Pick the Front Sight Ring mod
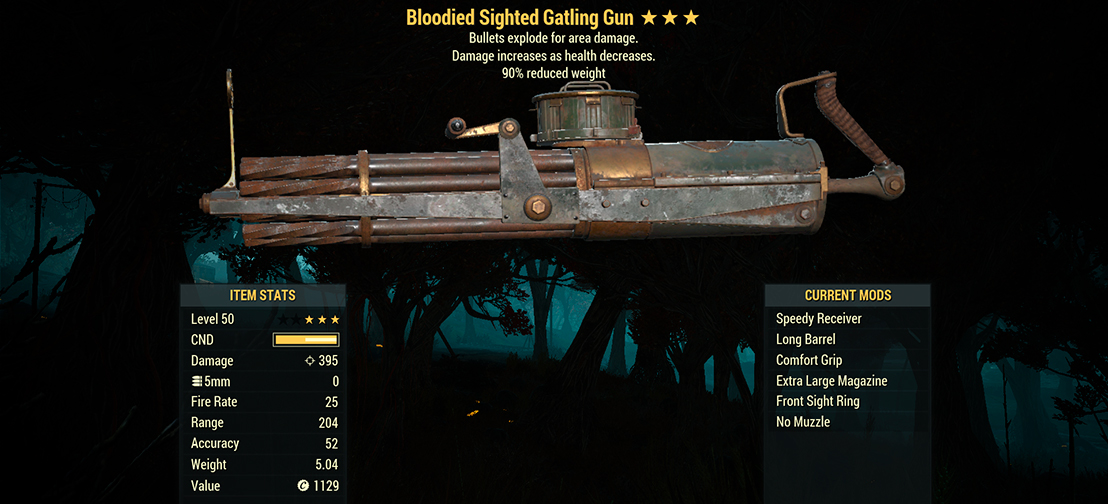This screenshot has height=504, width=1108. pos(817,401)
